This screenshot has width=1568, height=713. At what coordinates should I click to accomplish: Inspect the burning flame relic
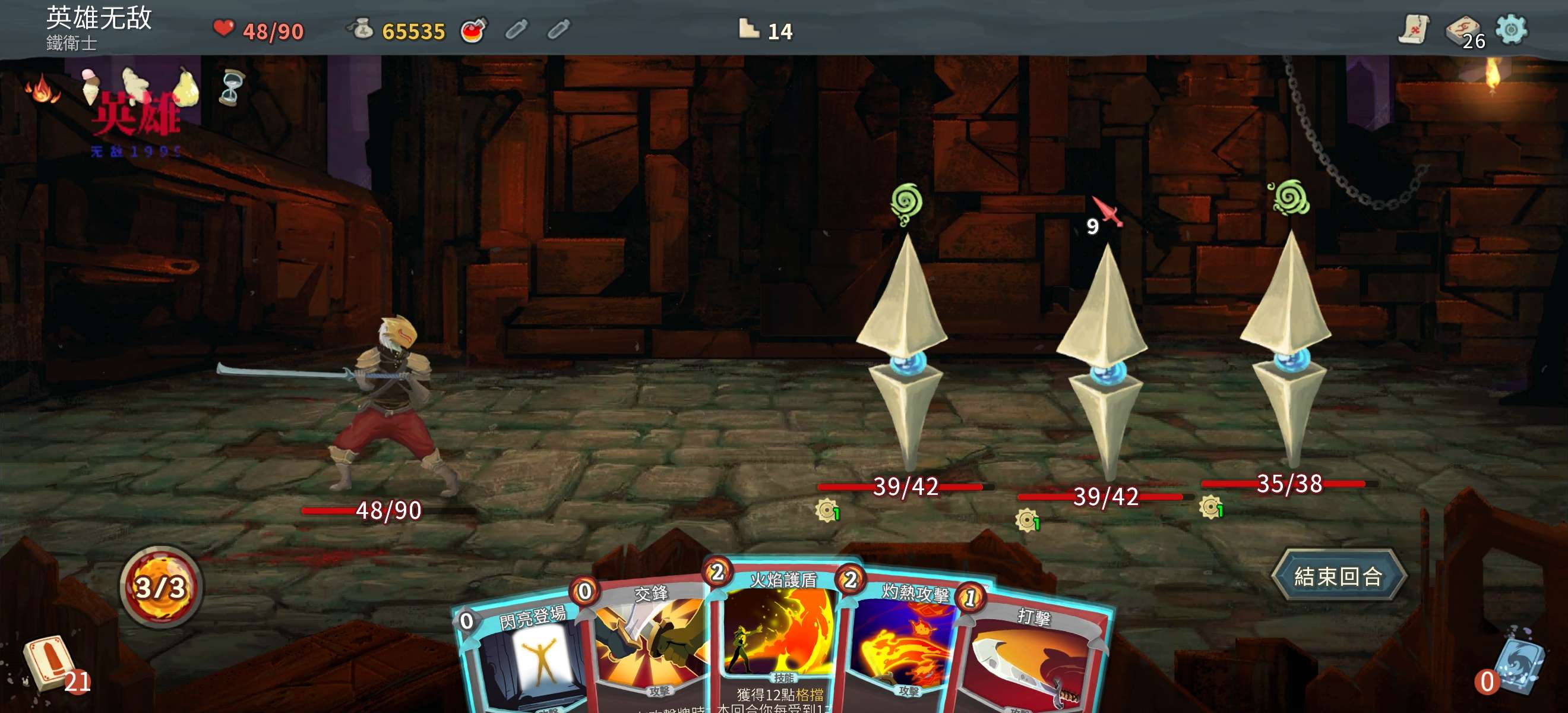coord(42,89)
